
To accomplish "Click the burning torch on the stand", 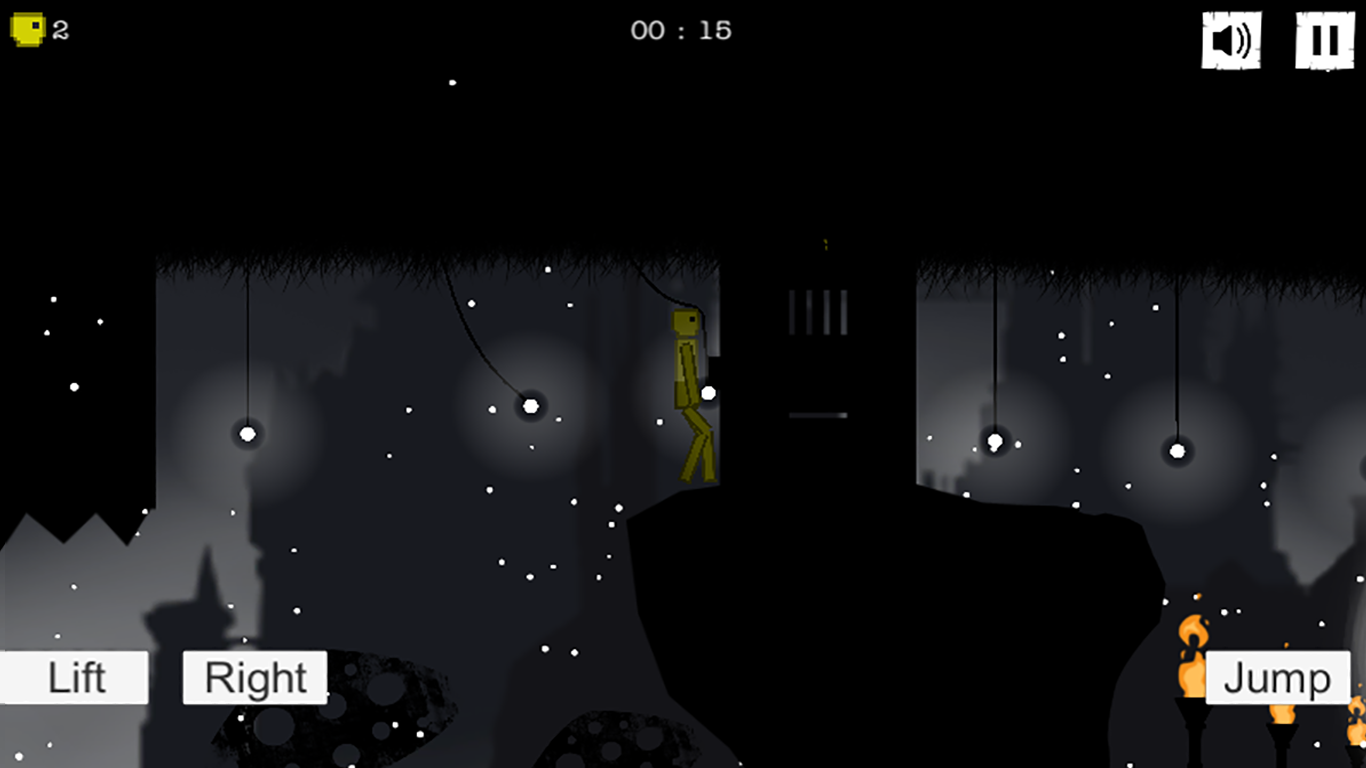I will (x=1191, y=655).
